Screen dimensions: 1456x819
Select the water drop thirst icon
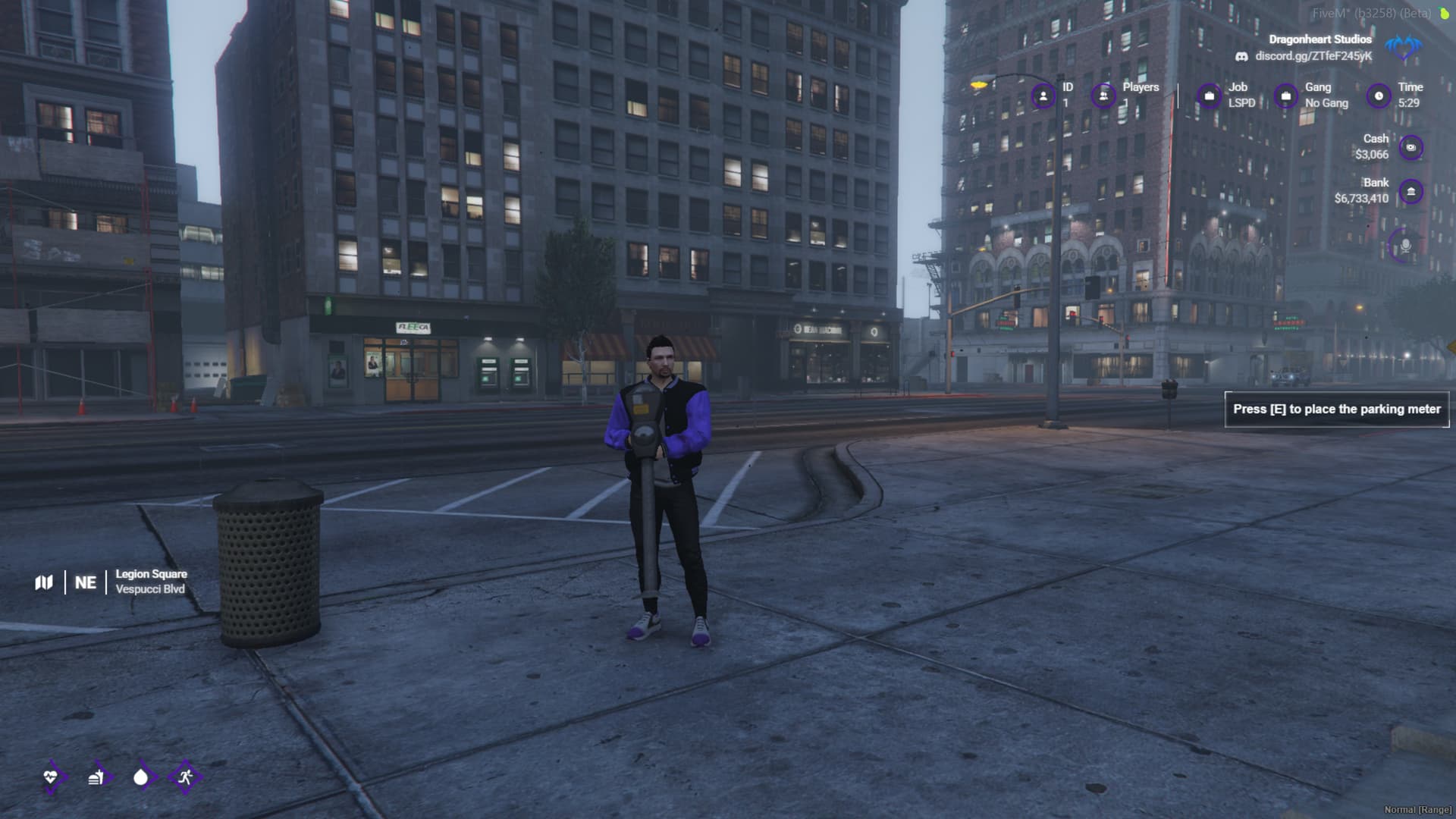pyautogui.click(x=140, y=777)
